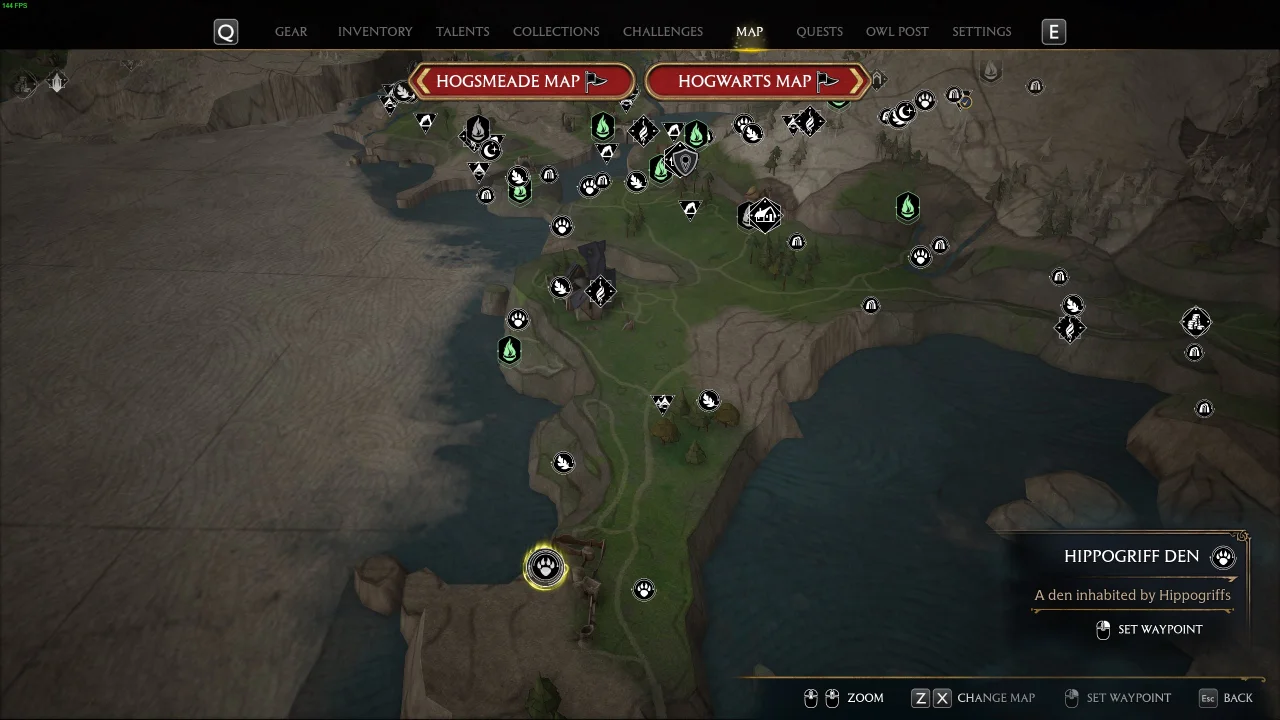The height and width of the screenshot is (720, 1280).
Task: Click the left arrow on the Hogsmeade Map banner
Action: click(x=424, y=81)
